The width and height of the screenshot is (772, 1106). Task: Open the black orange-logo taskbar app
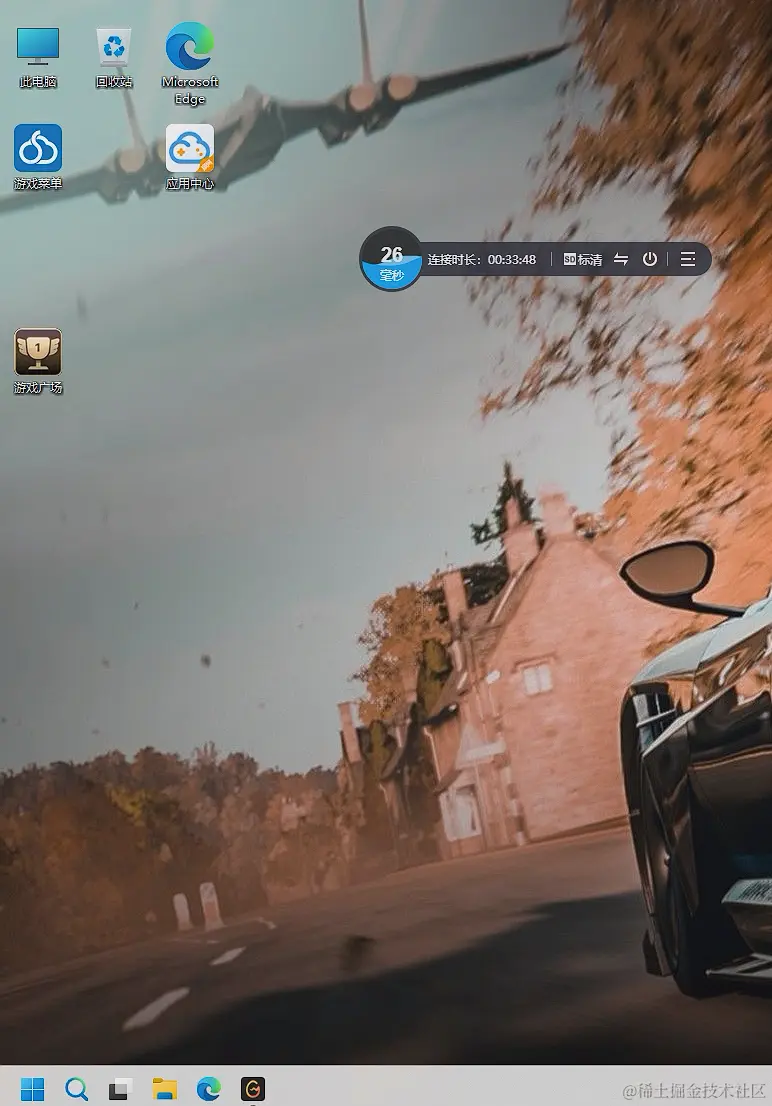(253, 1089)
